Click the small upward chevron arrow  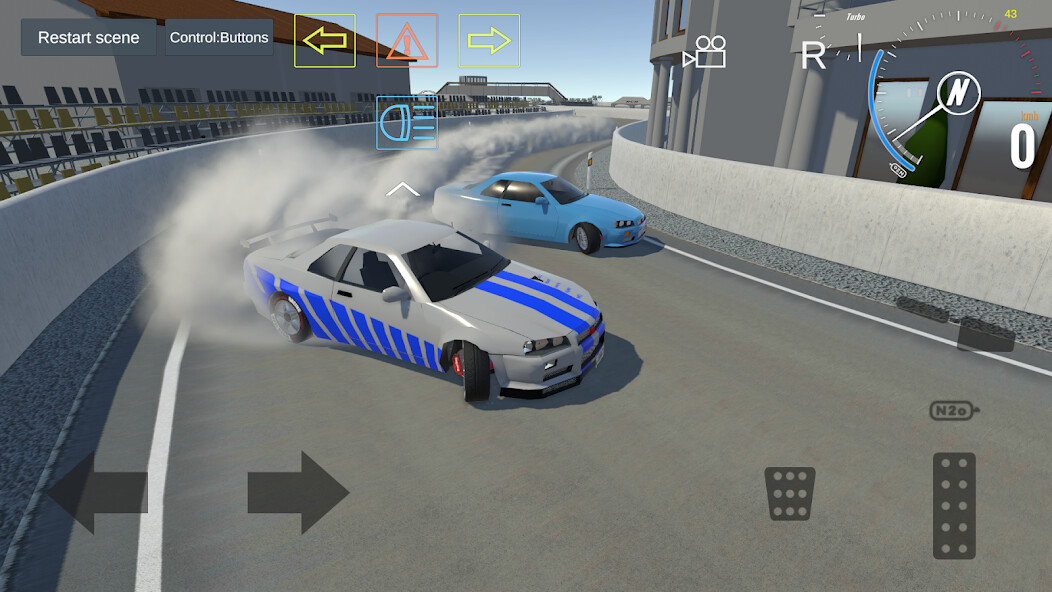click(x=402, y=188)
